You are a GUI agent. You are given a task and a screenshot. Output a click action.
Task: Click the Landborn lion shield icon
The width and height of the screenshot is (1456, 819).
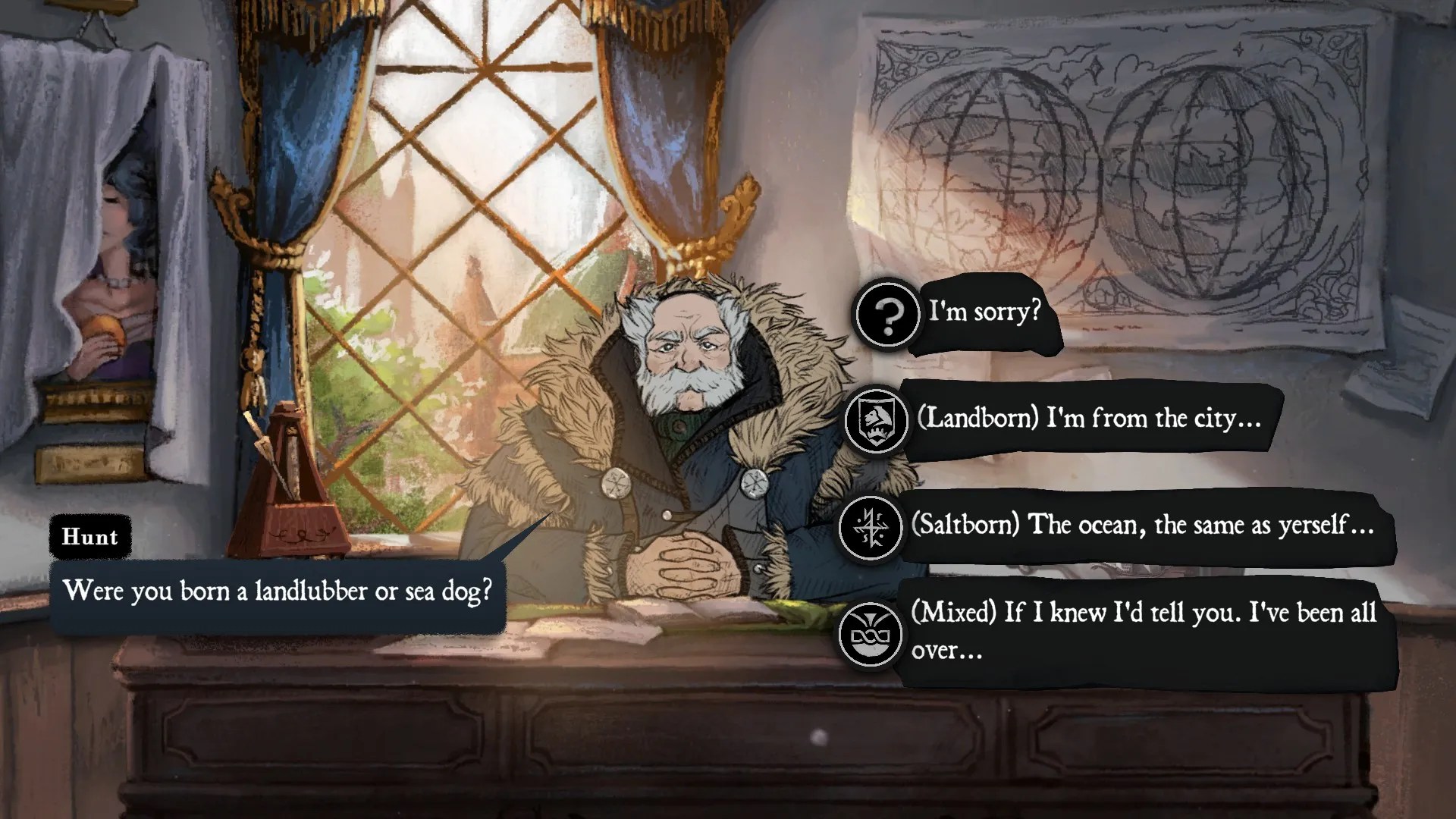(x=876, y=419)
